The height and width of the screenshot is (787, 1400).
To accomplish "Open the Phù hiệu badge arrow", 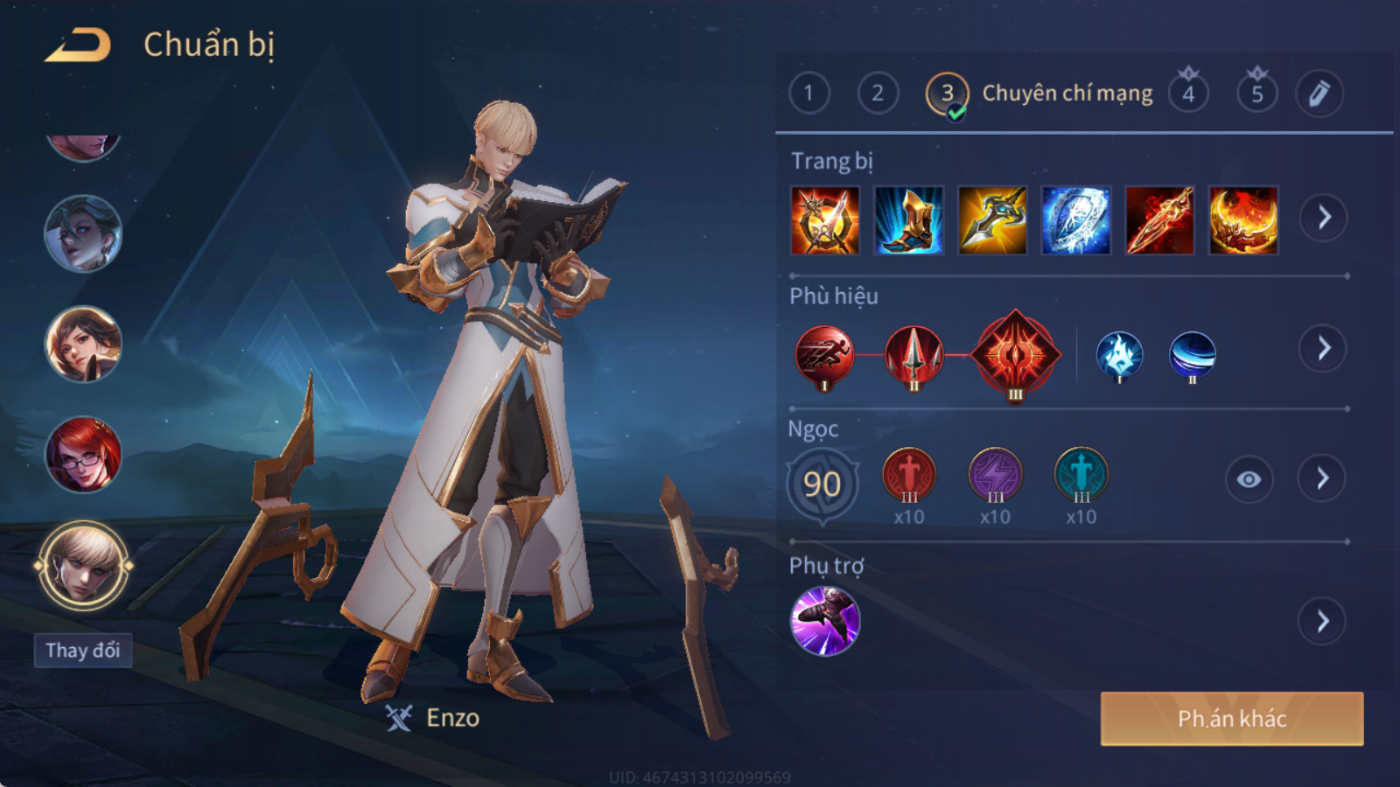I will pyautogui.click(x=1323, y=348).
